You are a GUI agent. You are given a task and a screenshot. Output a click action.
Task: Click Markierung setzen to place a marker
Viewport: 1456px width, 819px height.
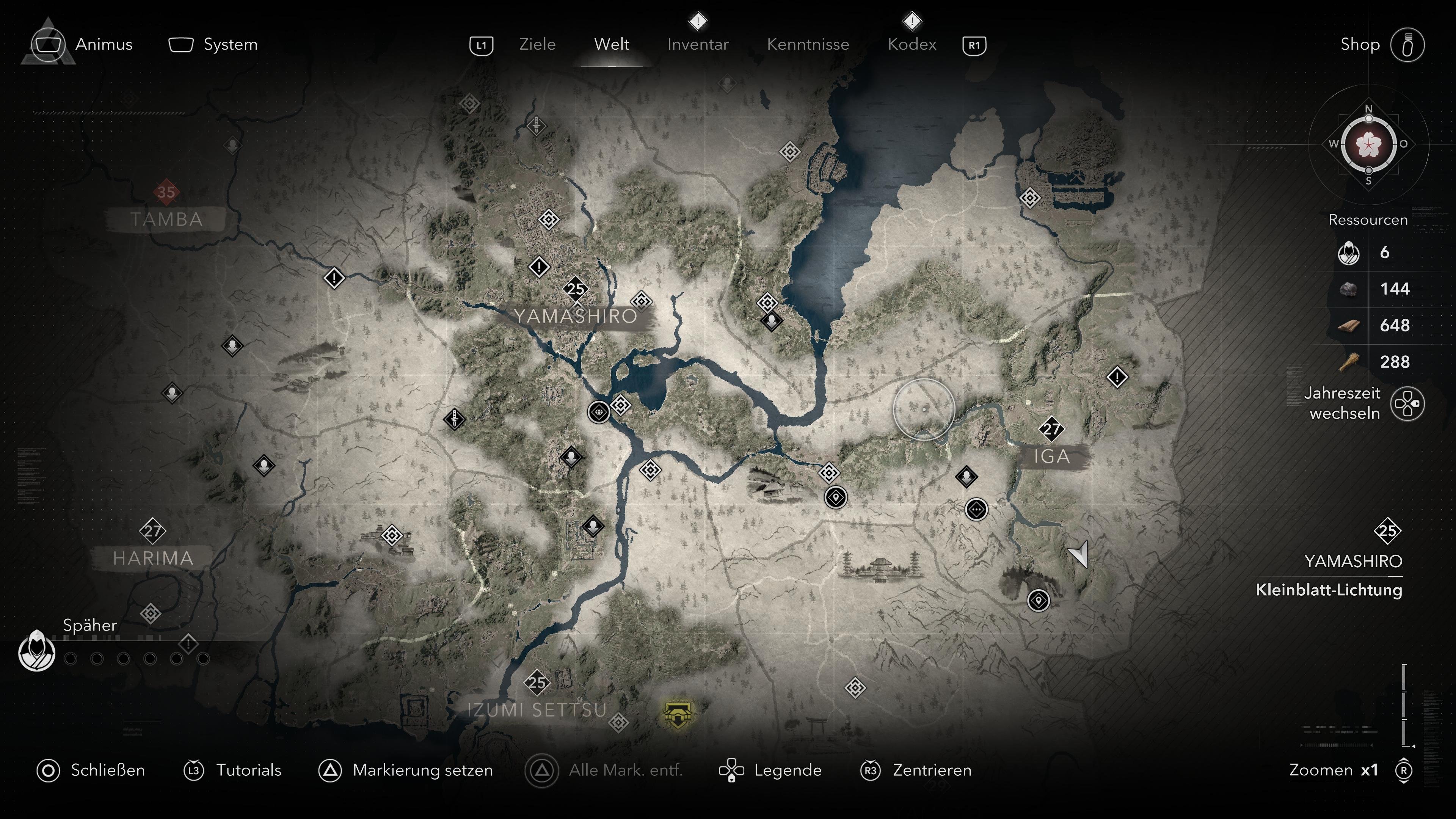click(422, 770)
